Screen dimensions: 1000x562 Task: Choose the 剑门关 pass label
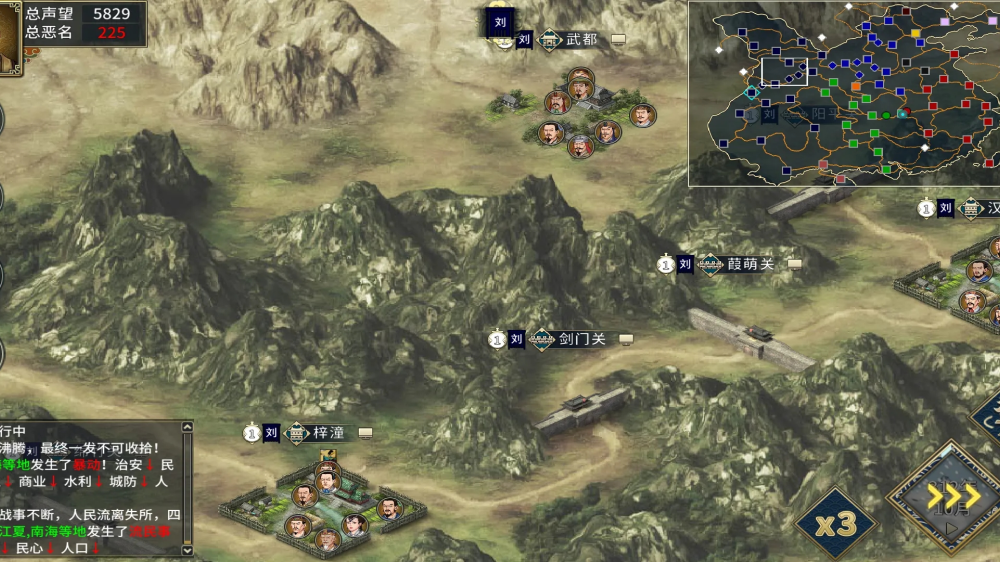(581, 340)
